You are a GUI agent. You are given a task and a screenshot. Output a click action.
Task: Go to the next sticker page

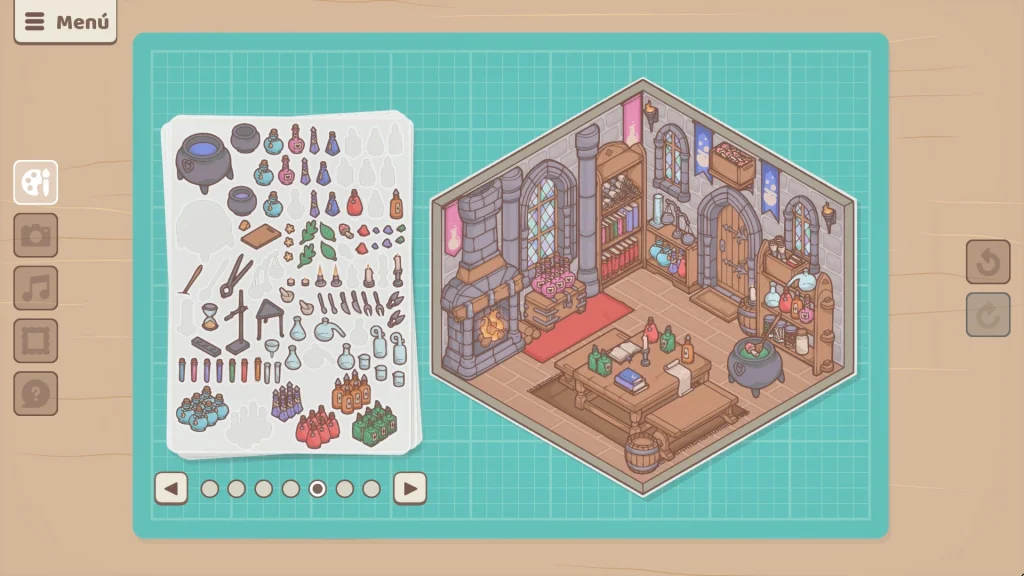click(x=410, y=488)
